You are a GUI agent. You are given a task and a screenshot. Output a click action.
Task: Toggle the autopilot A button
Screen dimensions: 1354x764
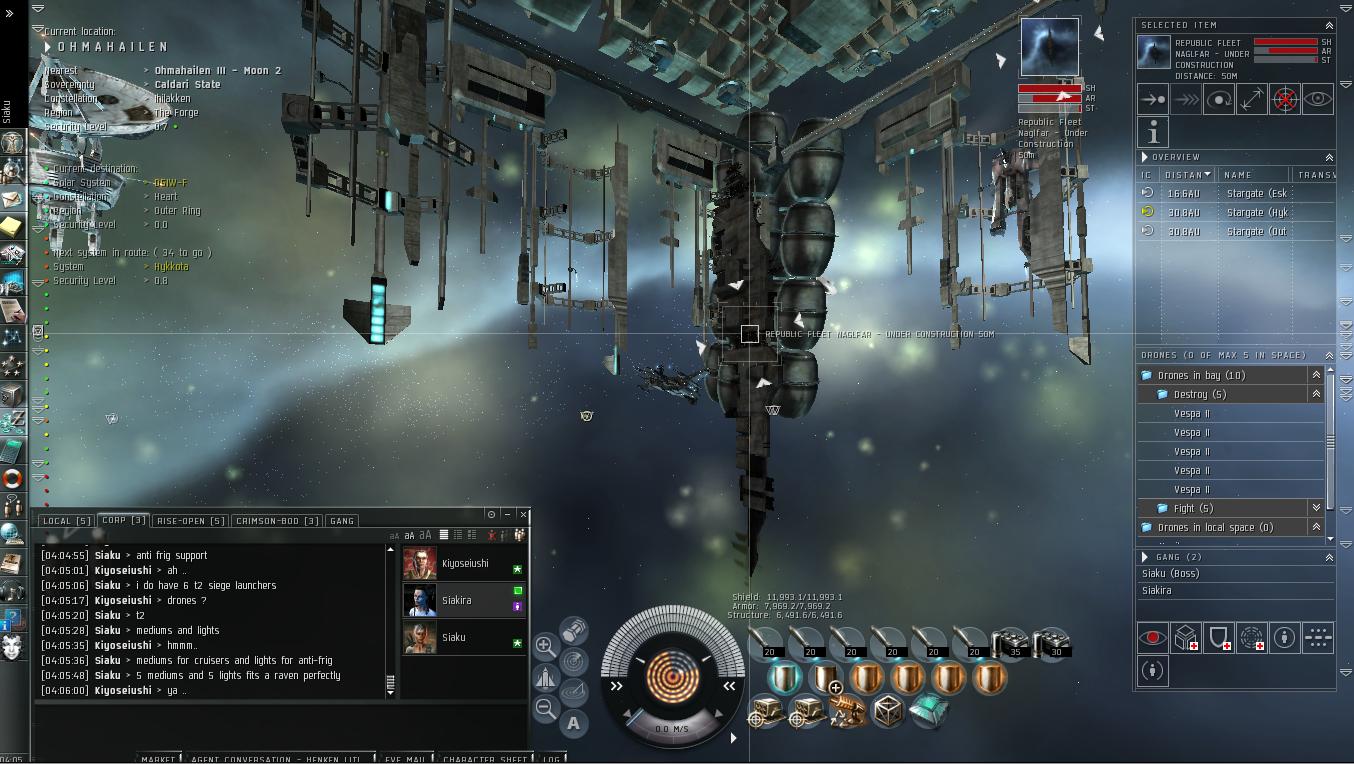[x=573, y=723]
